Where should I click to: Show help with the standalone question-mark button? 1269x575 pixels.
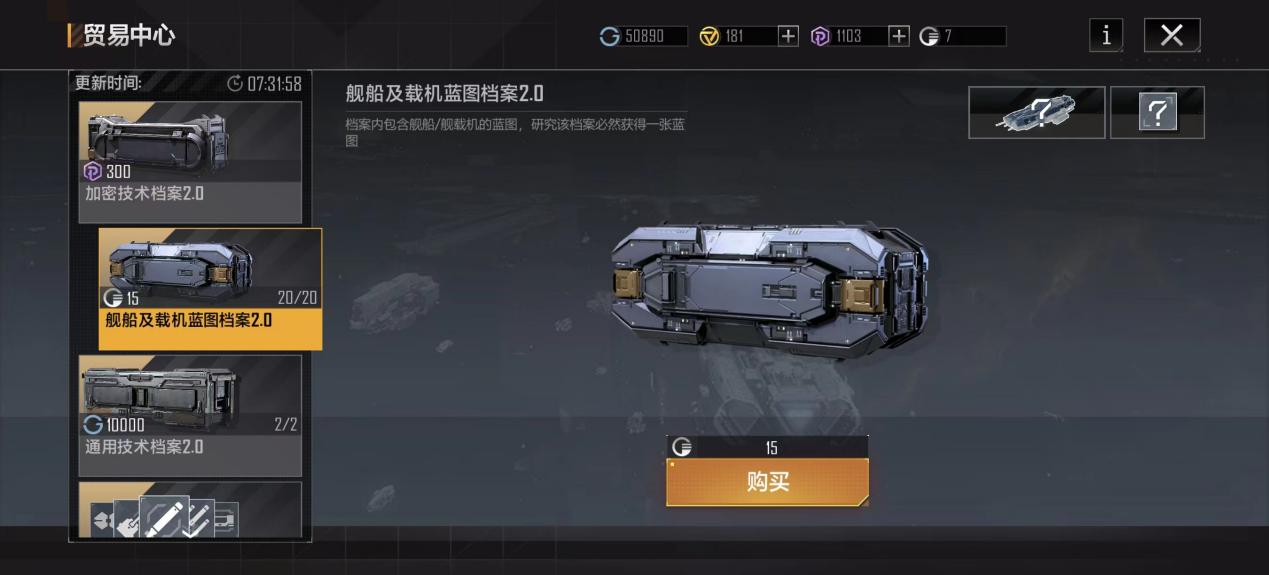click(1157, 112)
